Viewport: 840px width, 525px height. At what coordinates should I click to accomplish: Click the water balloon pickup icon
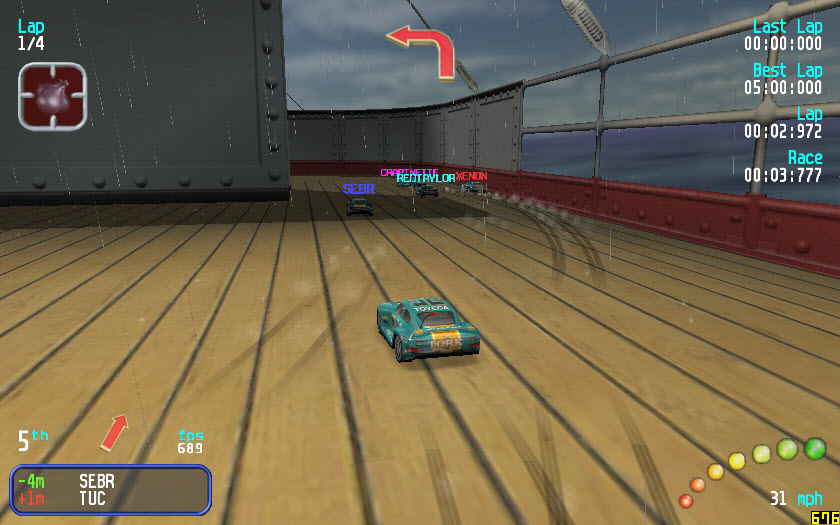point(52,96)
